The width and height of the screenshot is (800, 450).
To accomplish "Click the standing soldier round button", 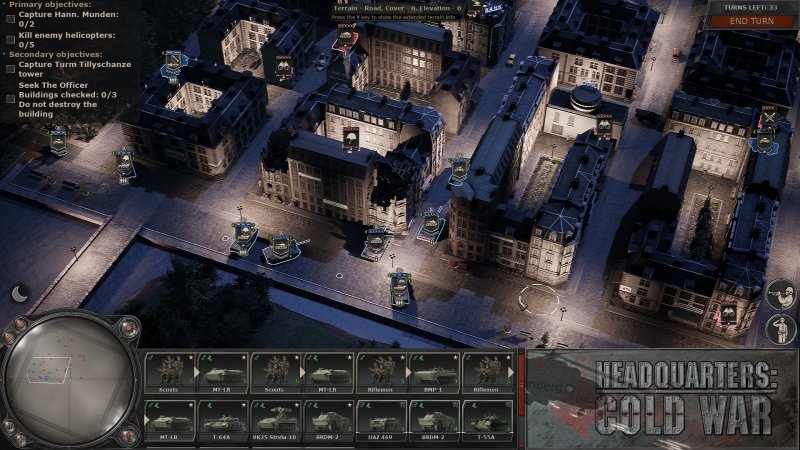I will (x=780, y=328).
